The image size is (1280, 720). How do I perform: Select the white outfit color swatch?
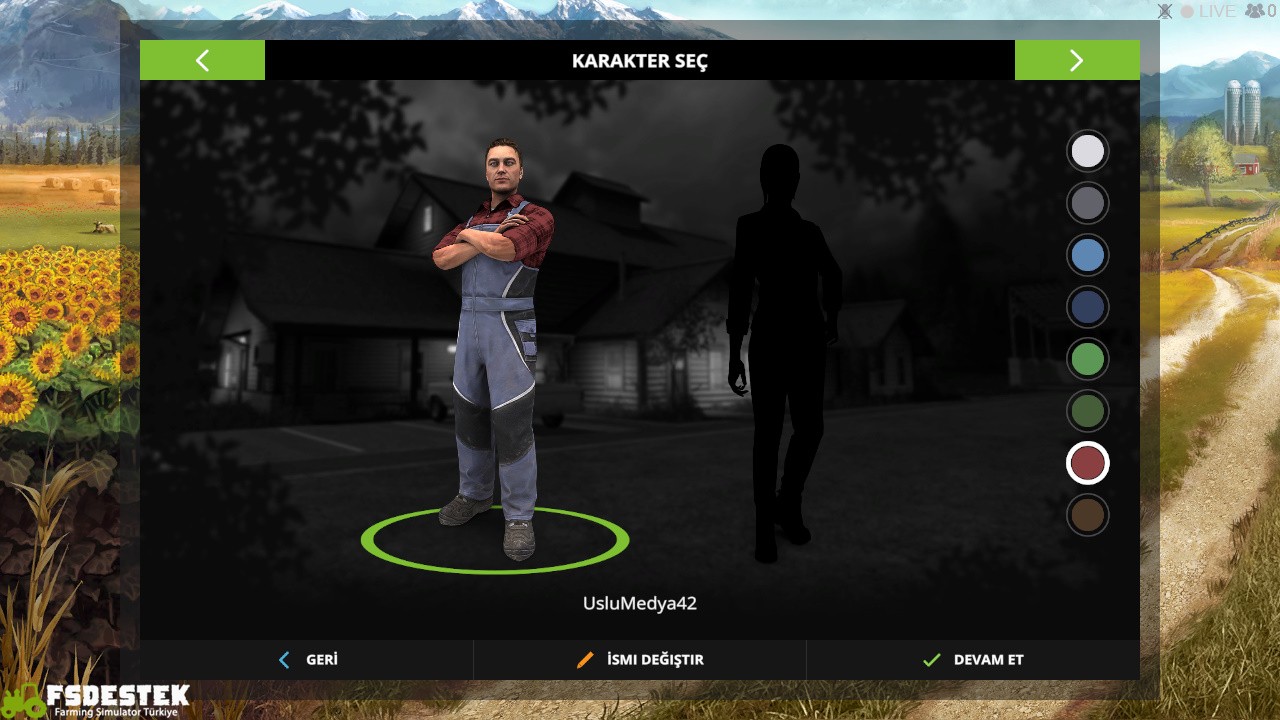1087,151
